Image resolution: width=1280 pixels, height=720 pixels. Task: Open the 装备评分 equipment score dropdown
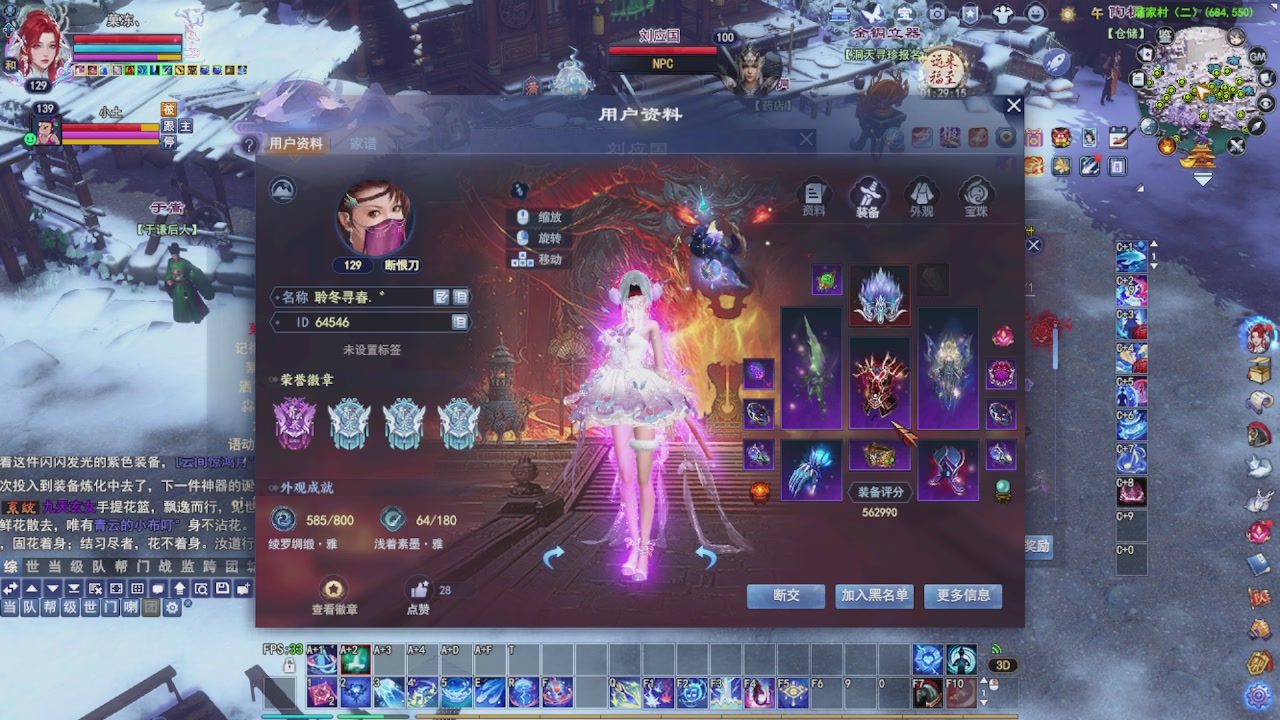[x=880, y=492]
